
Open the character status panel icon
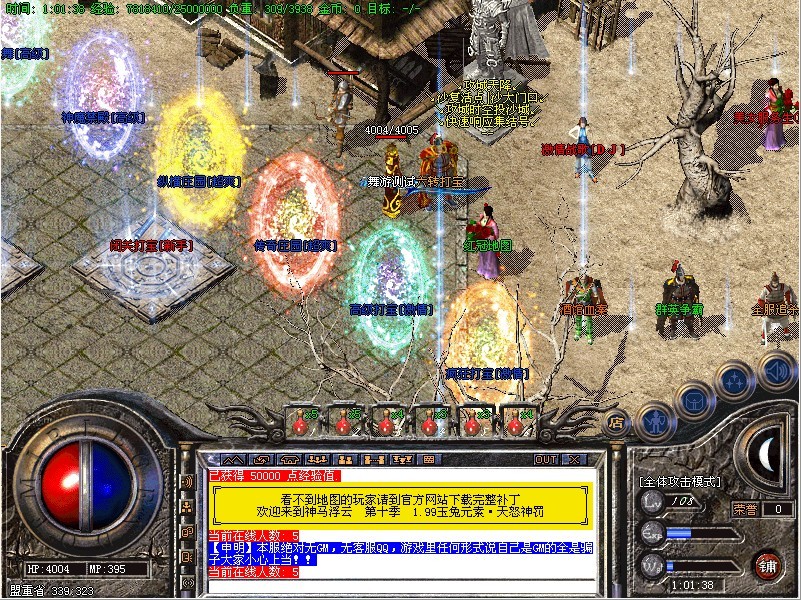click(x=653, y=420)
